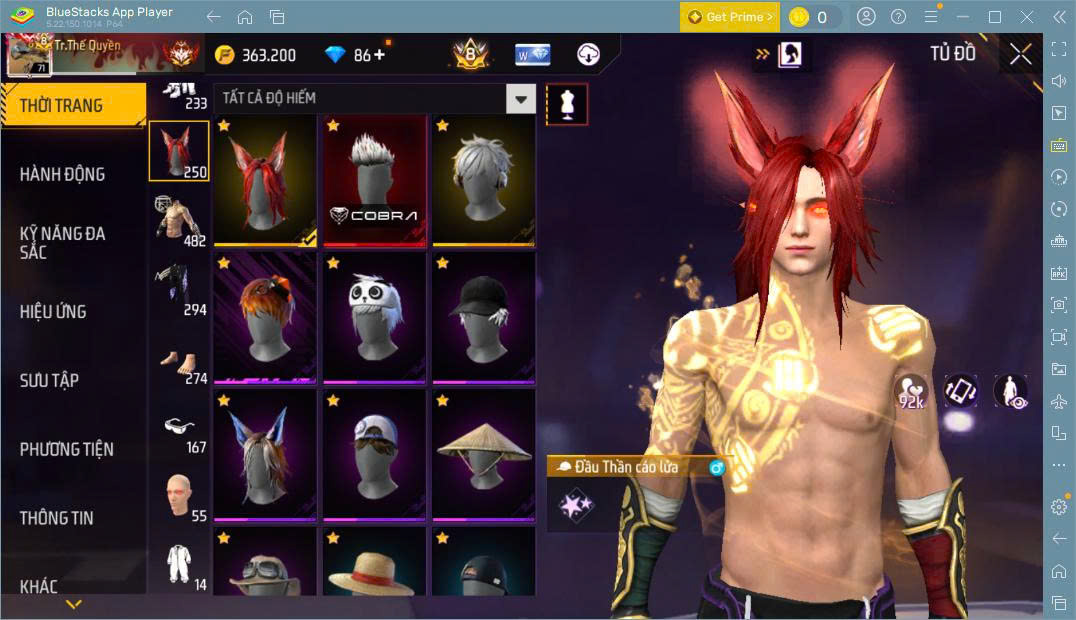1076x620 pixels.
Task: Add more diamonds via the gem counter
Action: click(378, 55)
